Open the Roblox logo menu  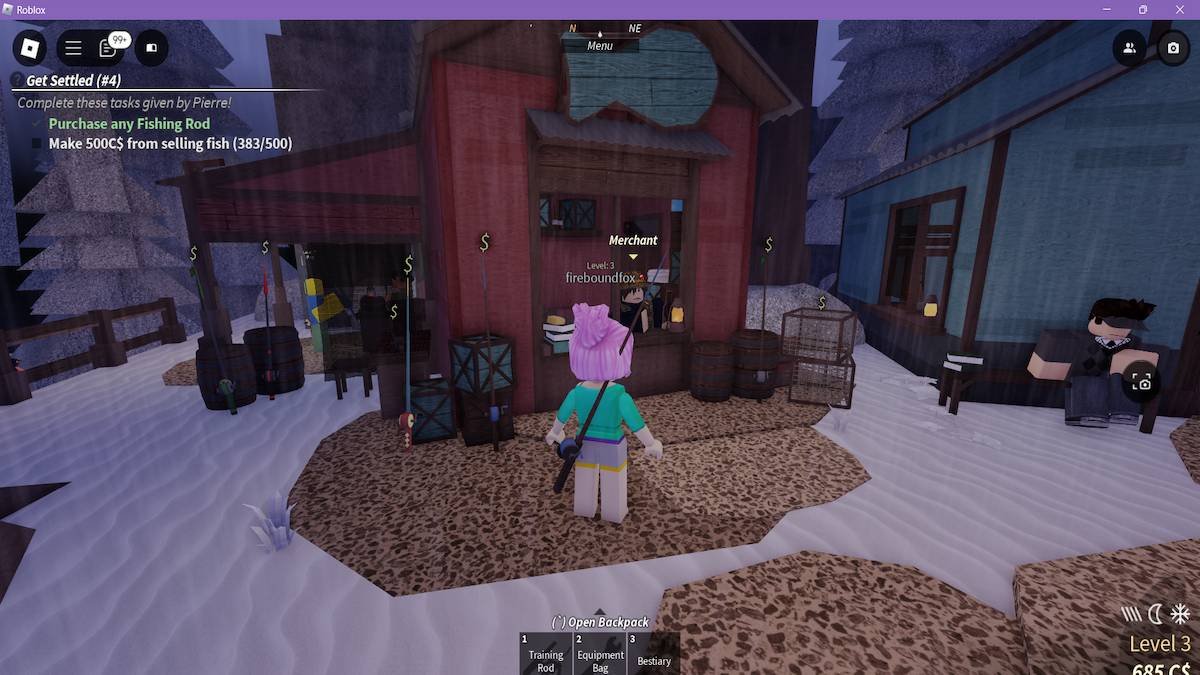[30, 48]
